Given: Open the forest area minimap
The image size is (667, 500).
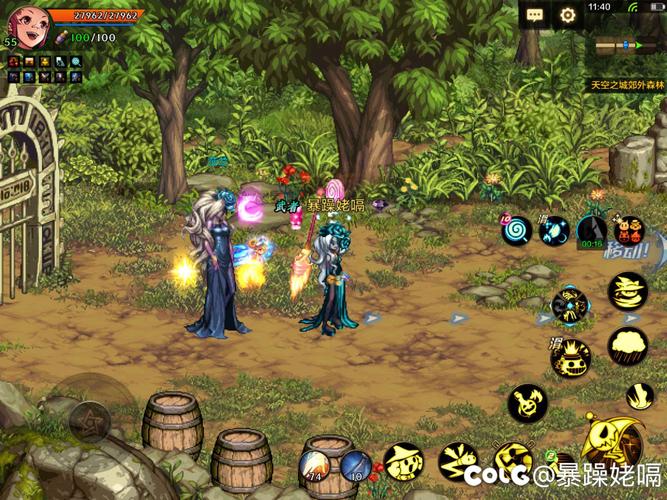Looking at the screenshot, I should 625,46.
